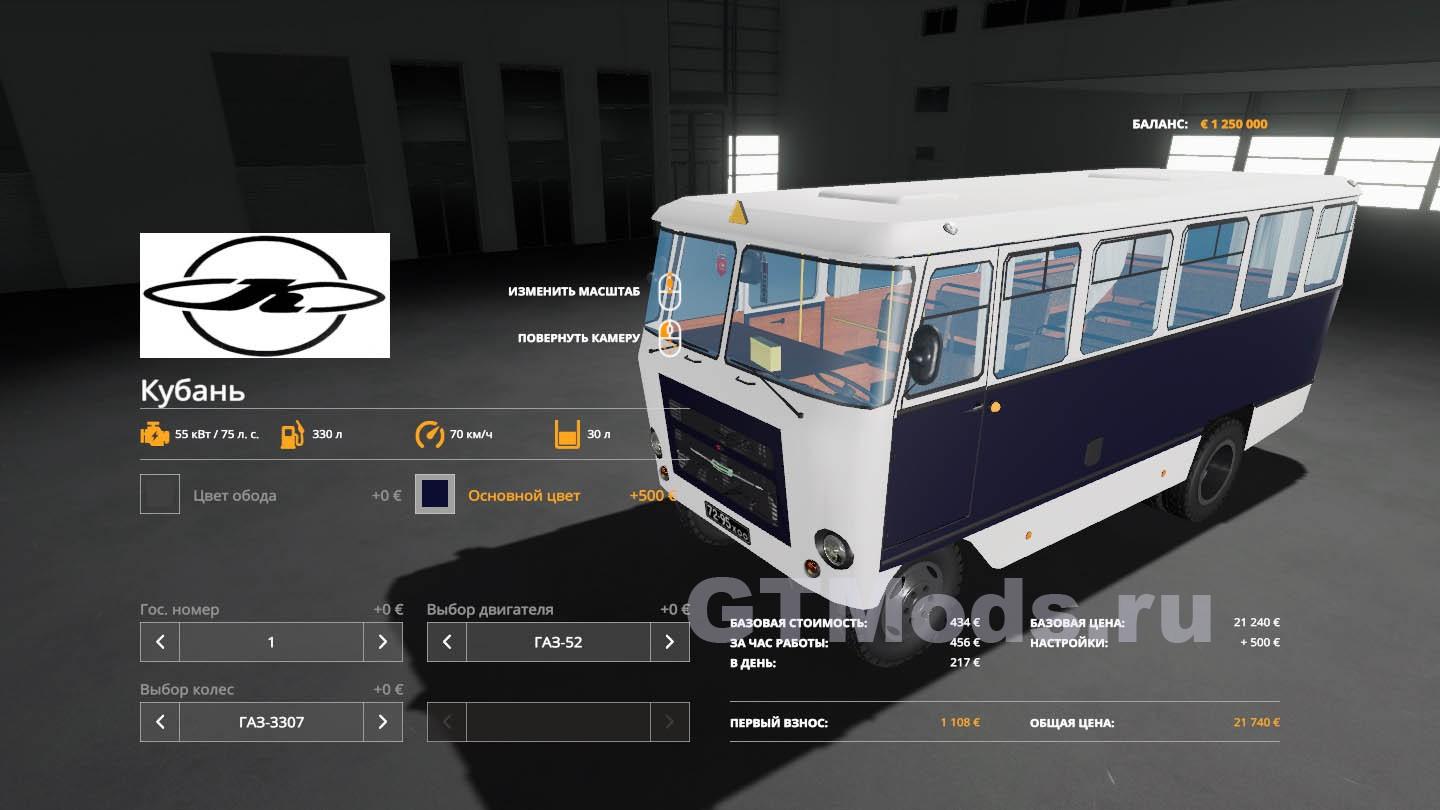Select previous wheel option before ГАЗ-3307

pyautogui.click(x=160, y=722)
